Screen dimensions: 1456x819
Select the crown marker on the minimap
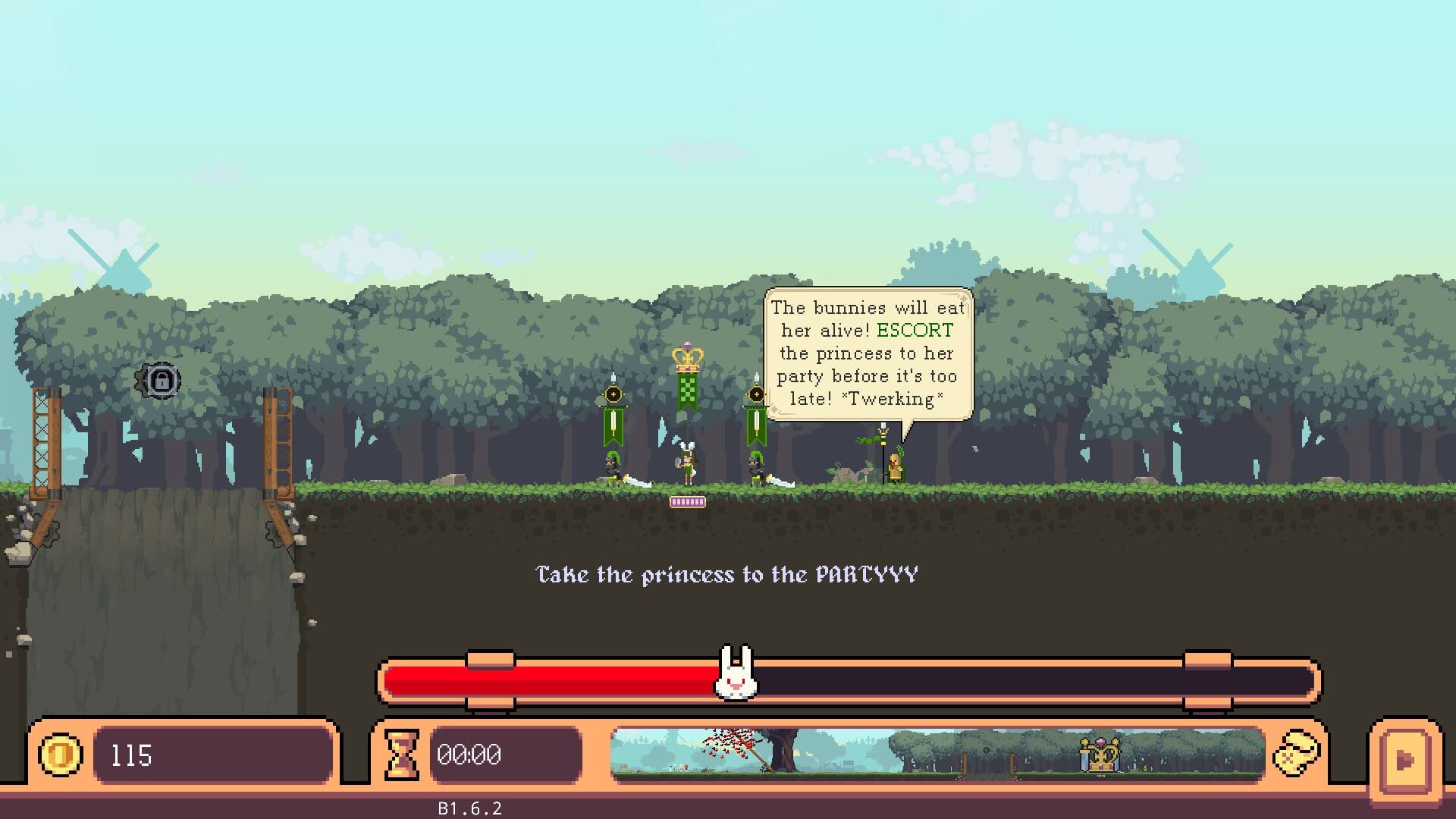pyautogui.click(x=1100, y=754)
